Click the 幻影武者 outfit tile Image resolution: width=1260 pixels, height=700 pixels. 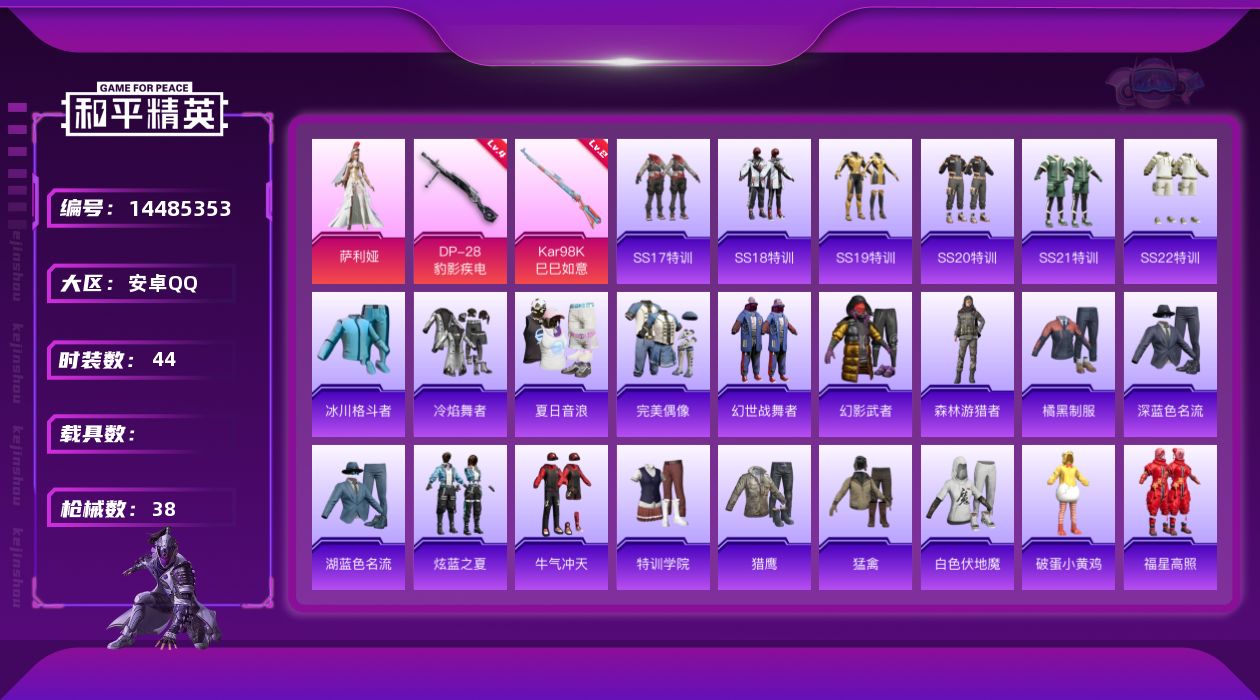865,363
